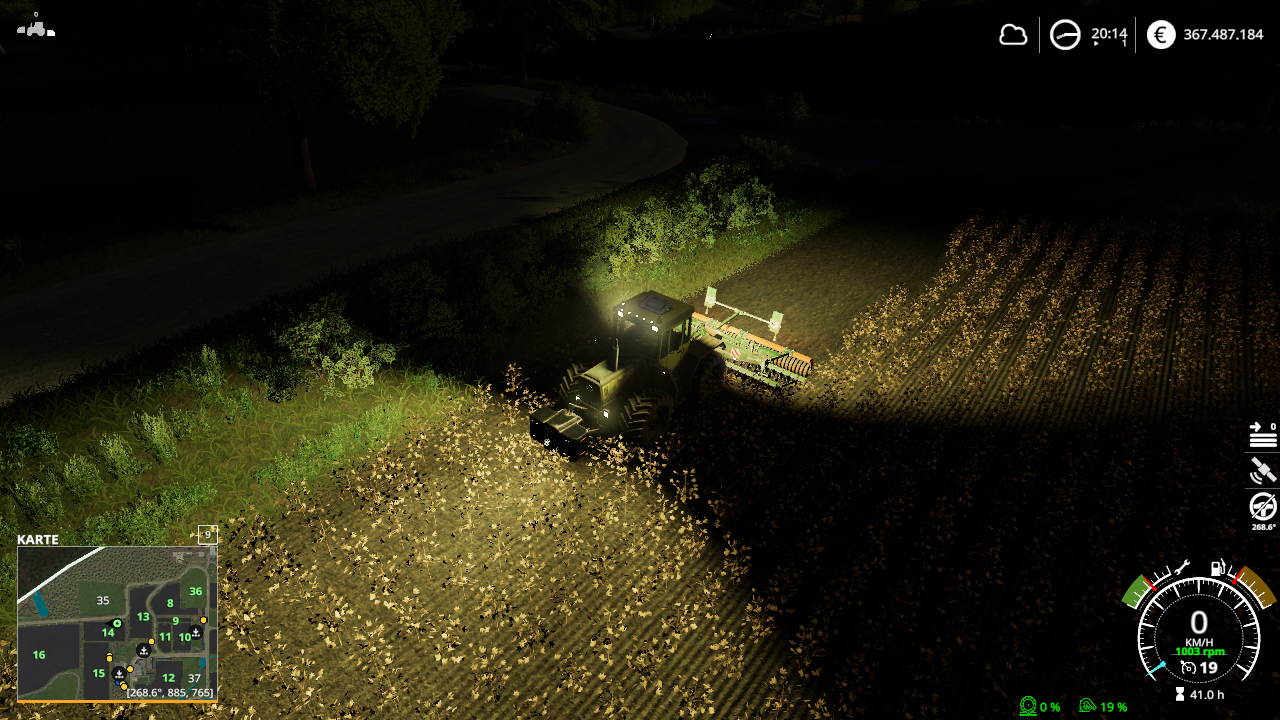
Task: Click the wrench damage gauge icon
Action: tap(1181, 567)
